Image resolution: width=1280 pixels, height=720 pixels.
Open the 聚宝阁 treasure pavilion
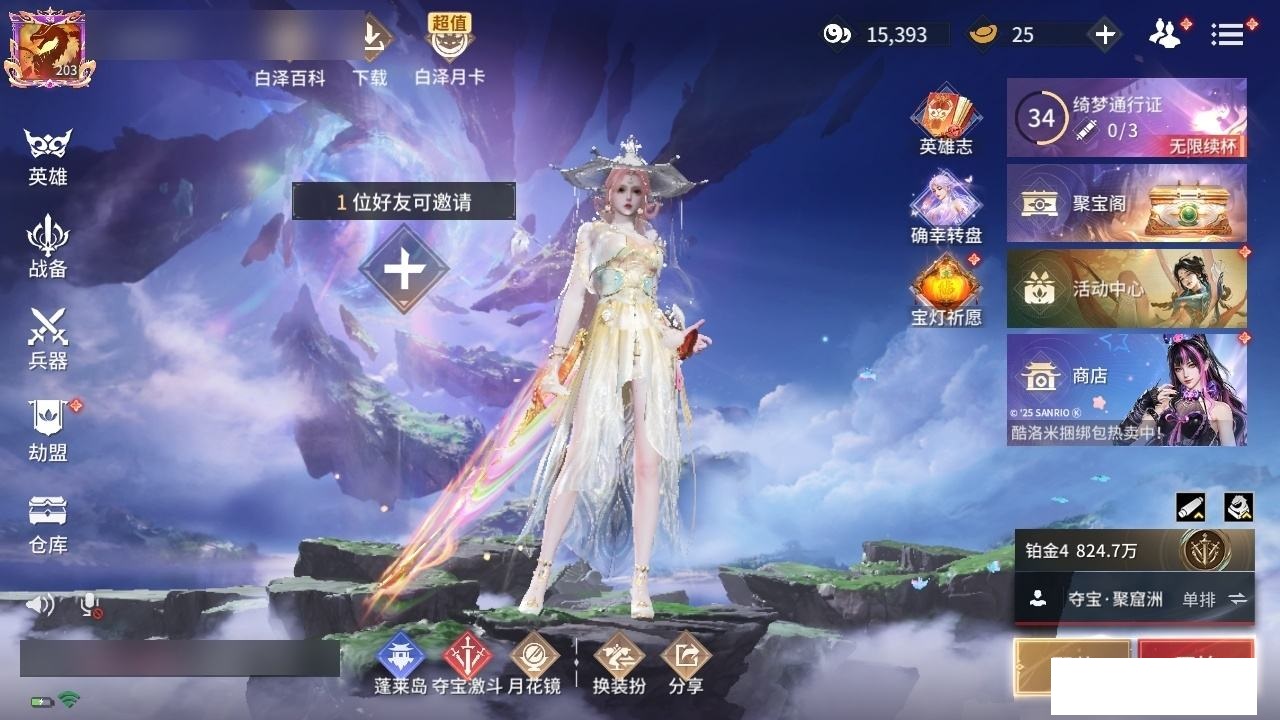point(1126,204)
